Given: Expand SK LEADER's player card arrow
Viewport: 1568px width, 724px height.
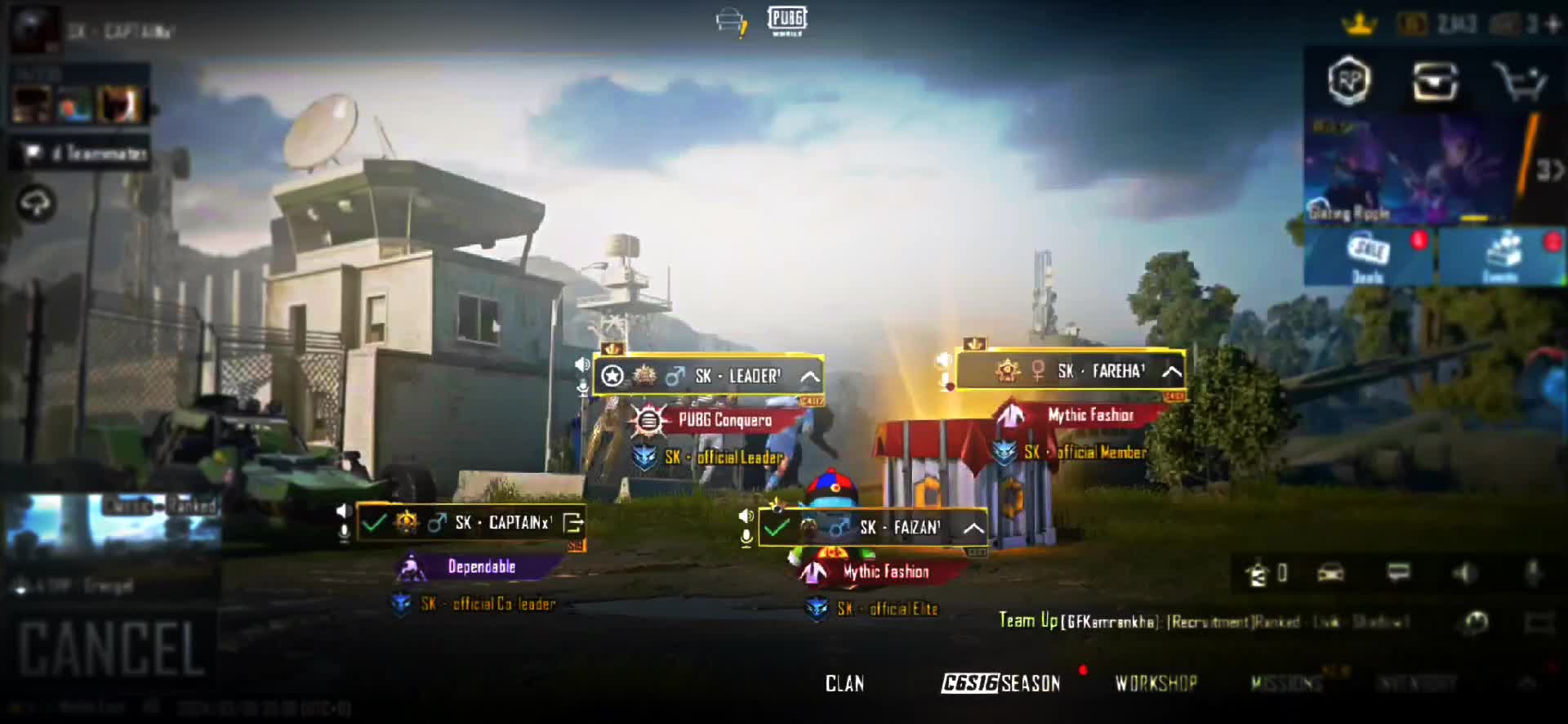Looking at the screenshot, I should 809,377.
